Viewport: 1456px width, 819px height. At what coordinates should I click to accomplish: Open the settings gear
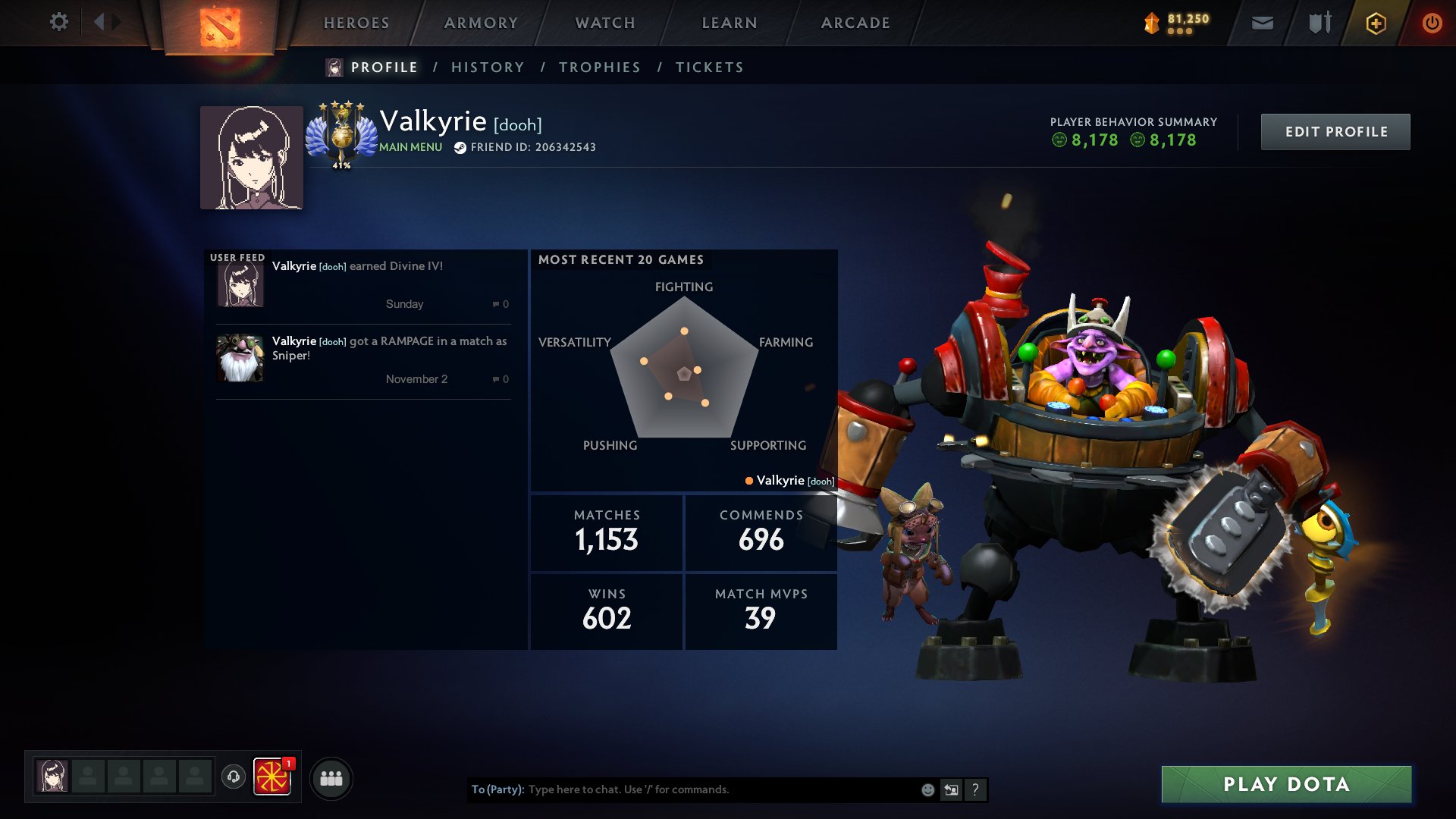(x=58, y=22)
